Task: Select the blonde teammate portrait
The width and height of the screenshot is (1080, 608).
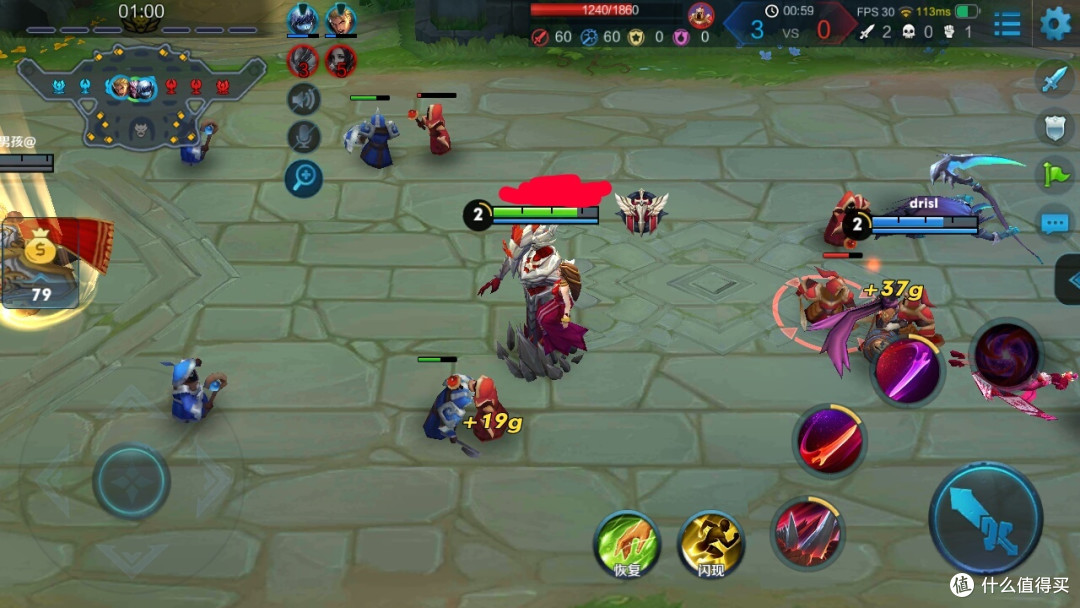Action: (341, 20)
